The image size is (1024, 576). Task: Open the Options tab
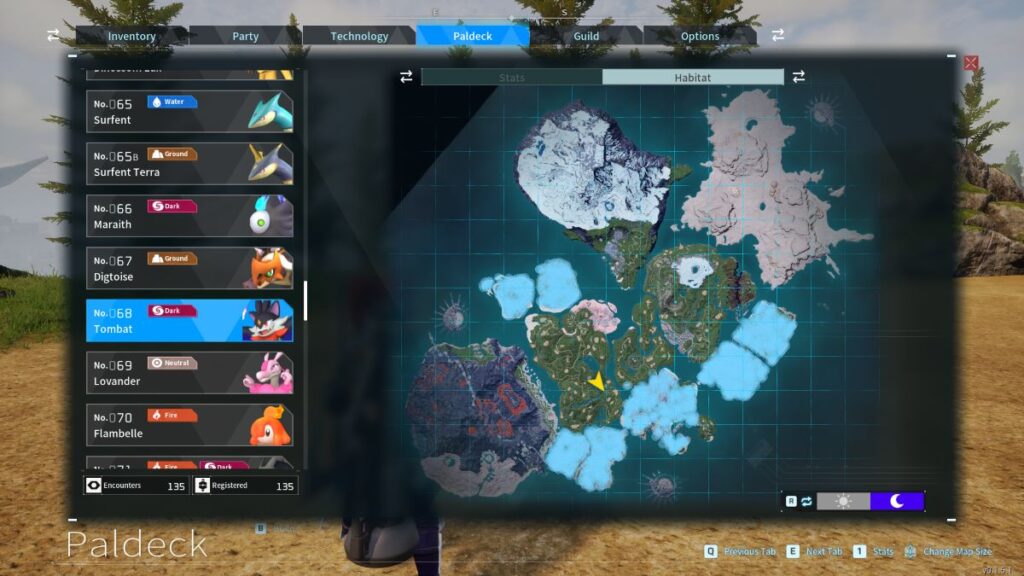(700, 36)
